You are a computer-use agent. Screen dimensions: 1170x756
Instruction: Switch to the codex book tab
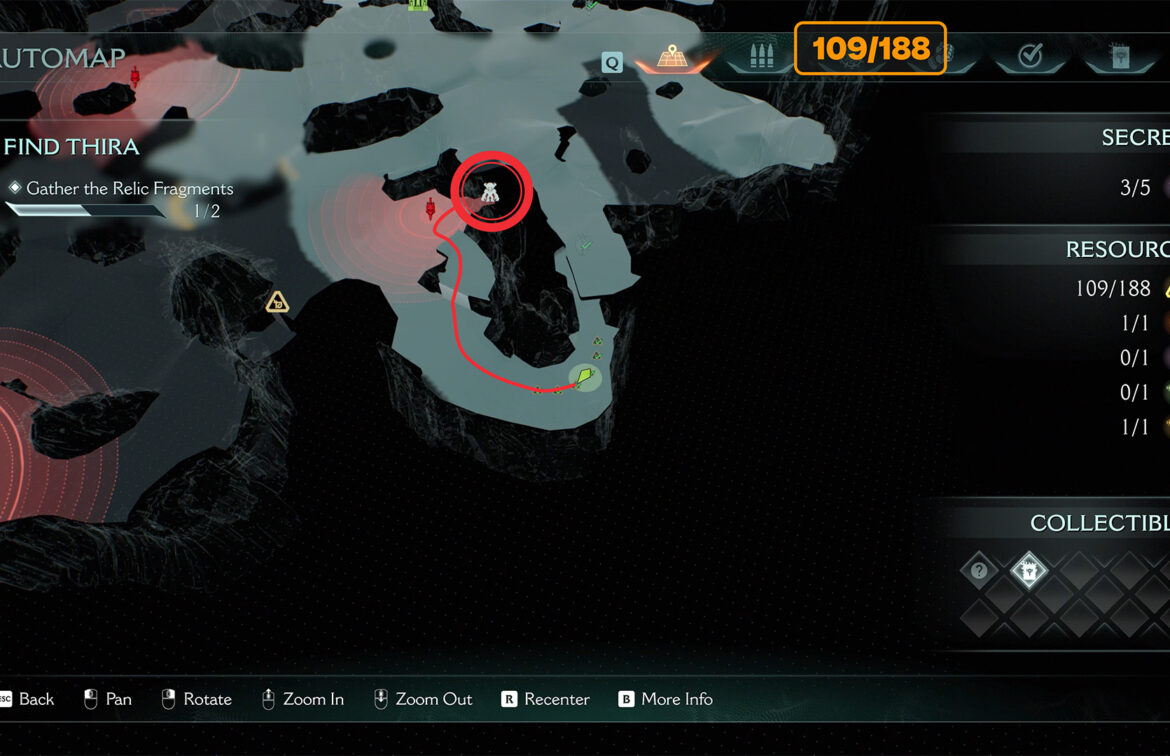[1121, 58]
